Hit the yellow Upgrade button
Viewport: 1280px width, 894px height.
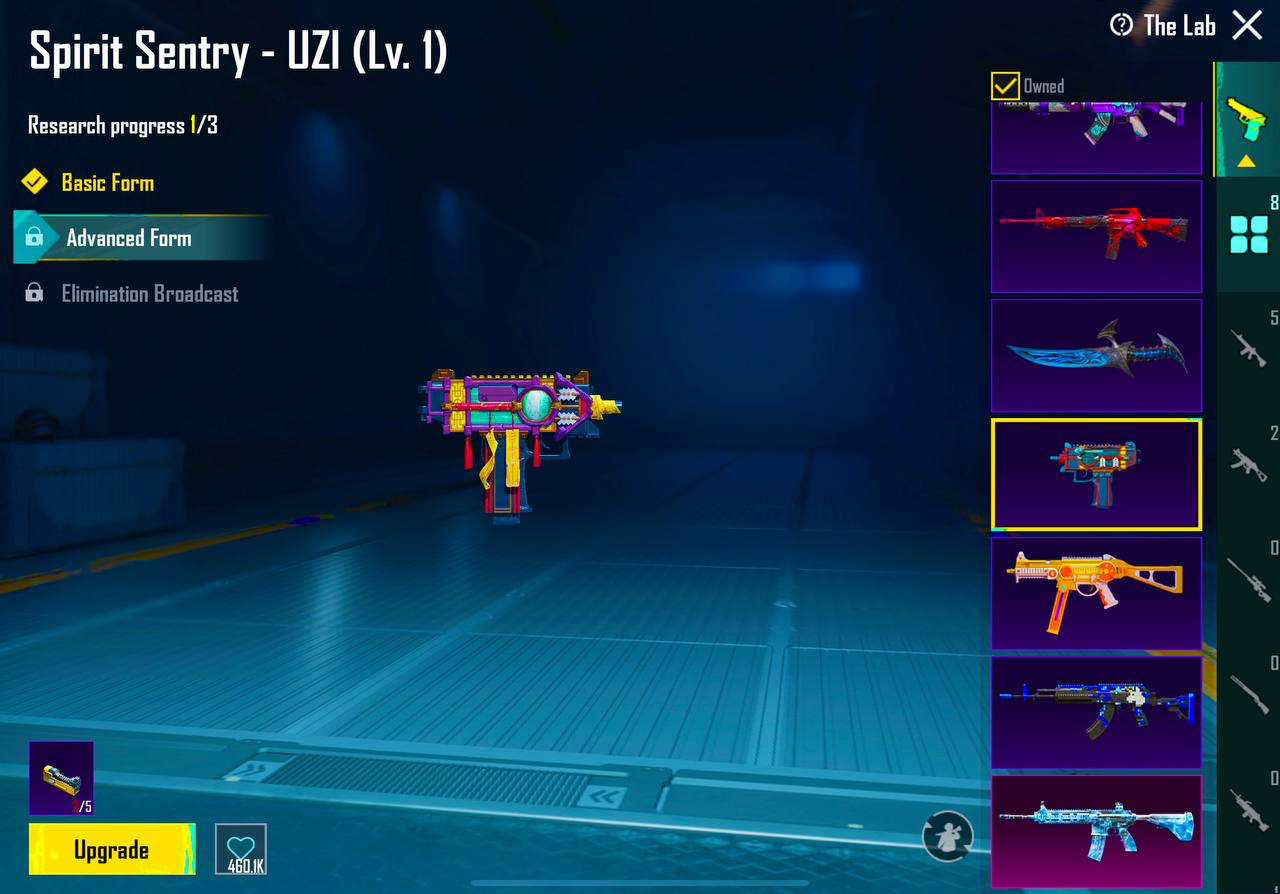click(x=111, y=850)
